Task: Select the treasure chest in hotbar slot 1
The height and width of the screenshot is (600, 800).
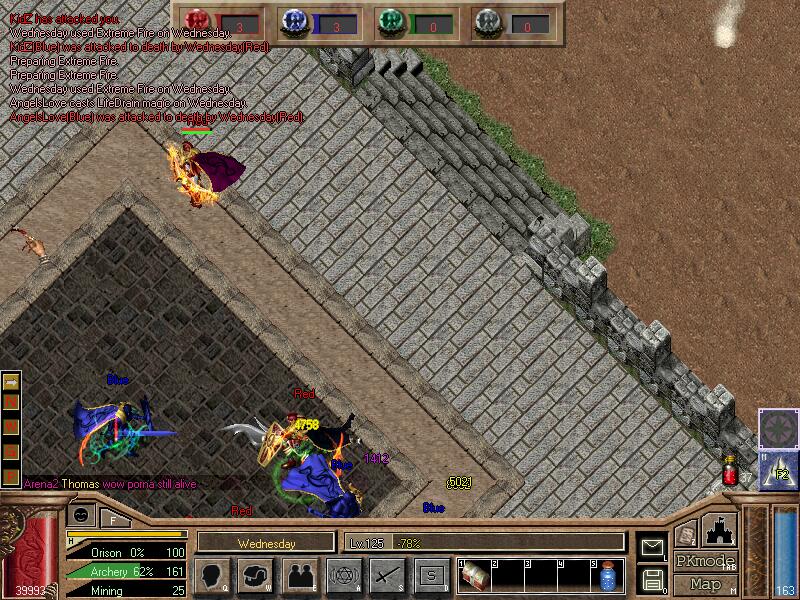Action: point(476,575)
